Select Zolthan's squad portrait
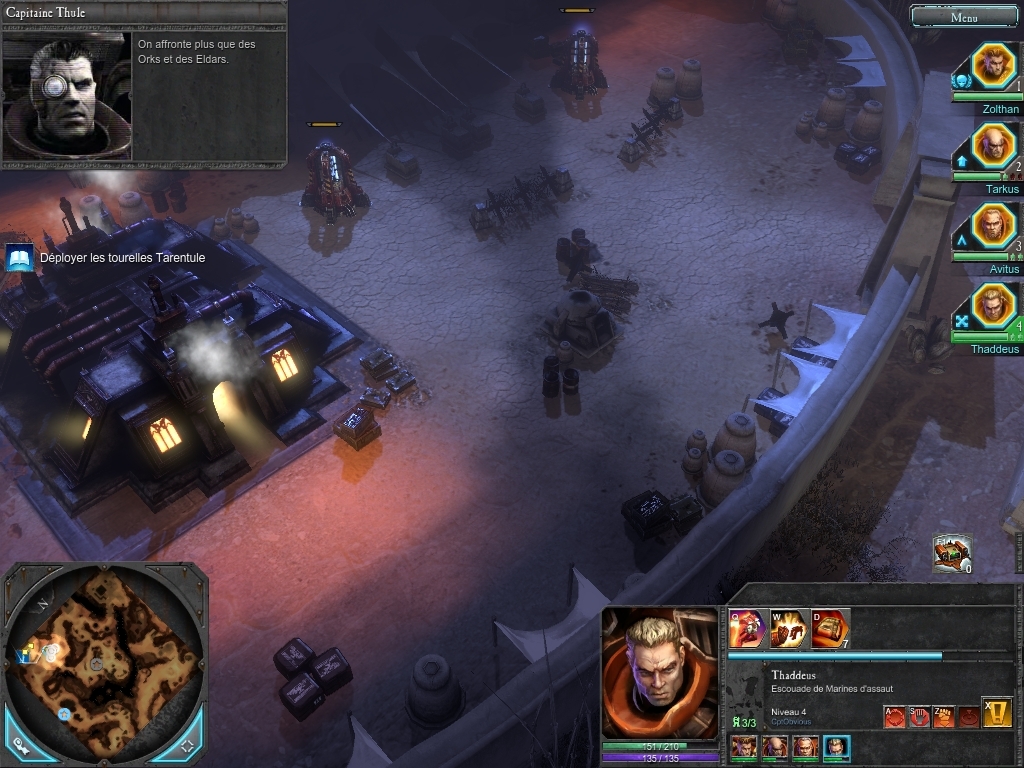Screen dimensions: 1024x768 click(993, 66)
